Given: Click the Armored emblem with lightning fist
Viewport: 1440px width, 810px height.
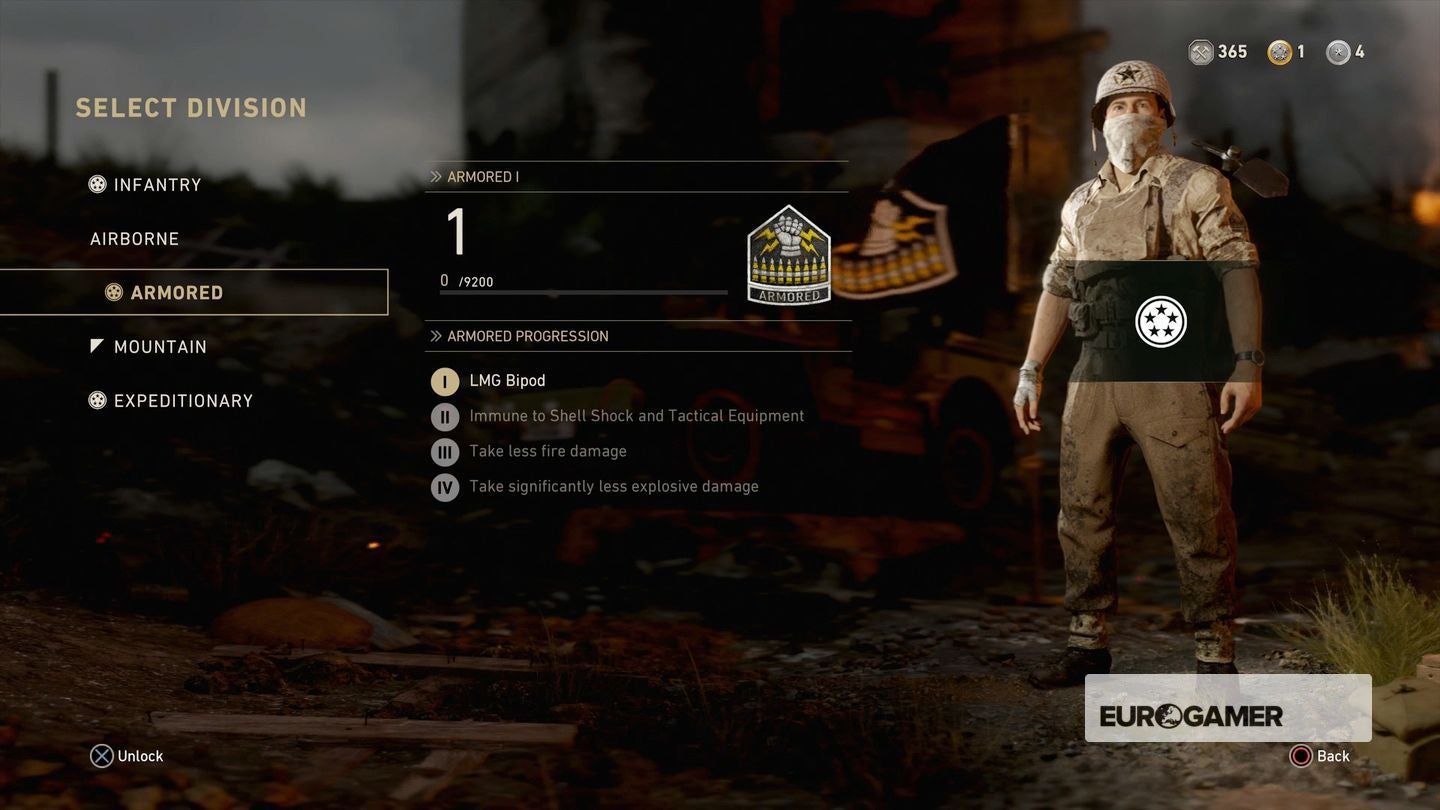Looking at the screenshot, I should click(789, 255).
